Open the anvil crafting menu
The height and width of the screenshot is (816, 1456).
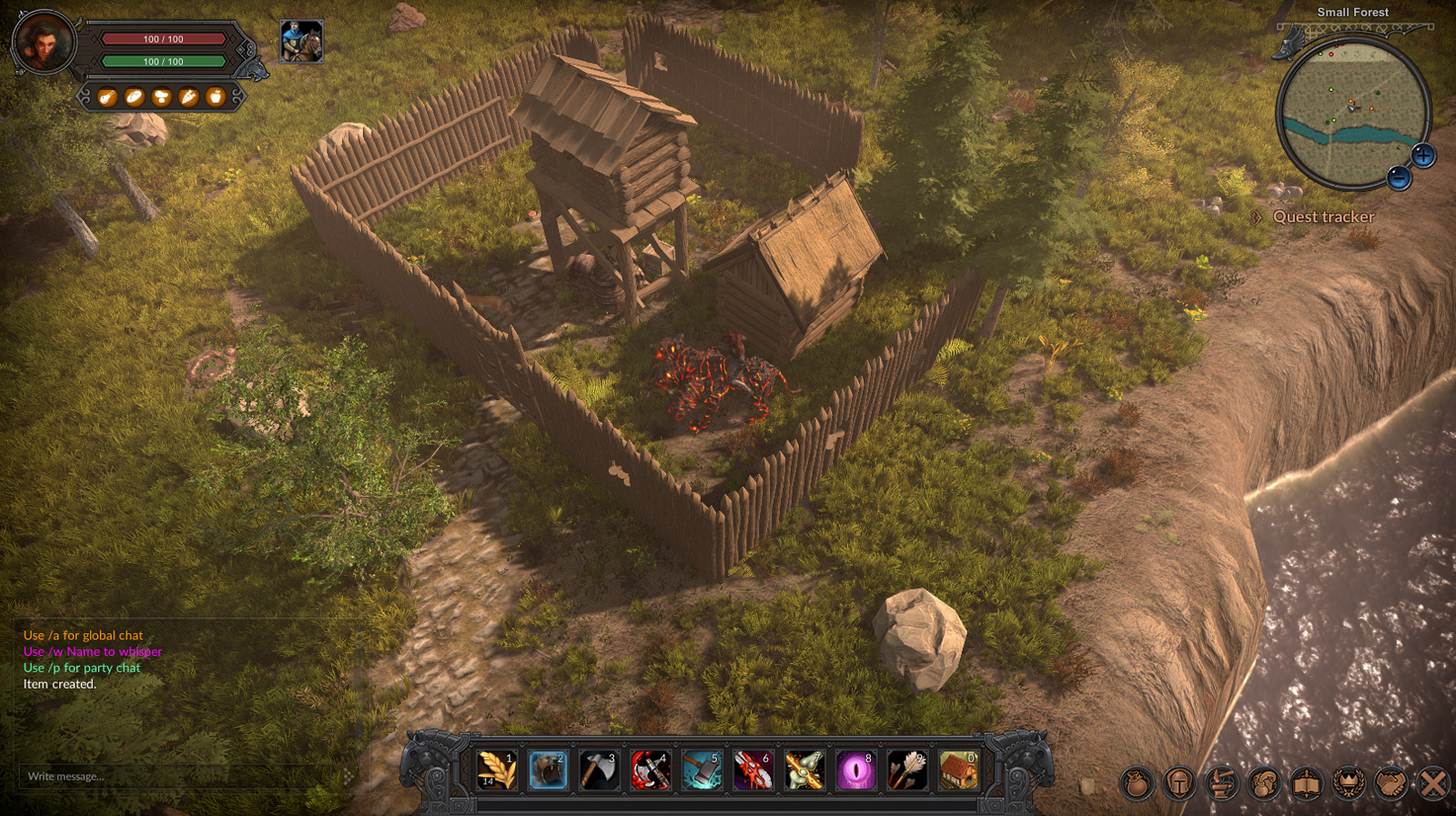(x=1222, y=783)
